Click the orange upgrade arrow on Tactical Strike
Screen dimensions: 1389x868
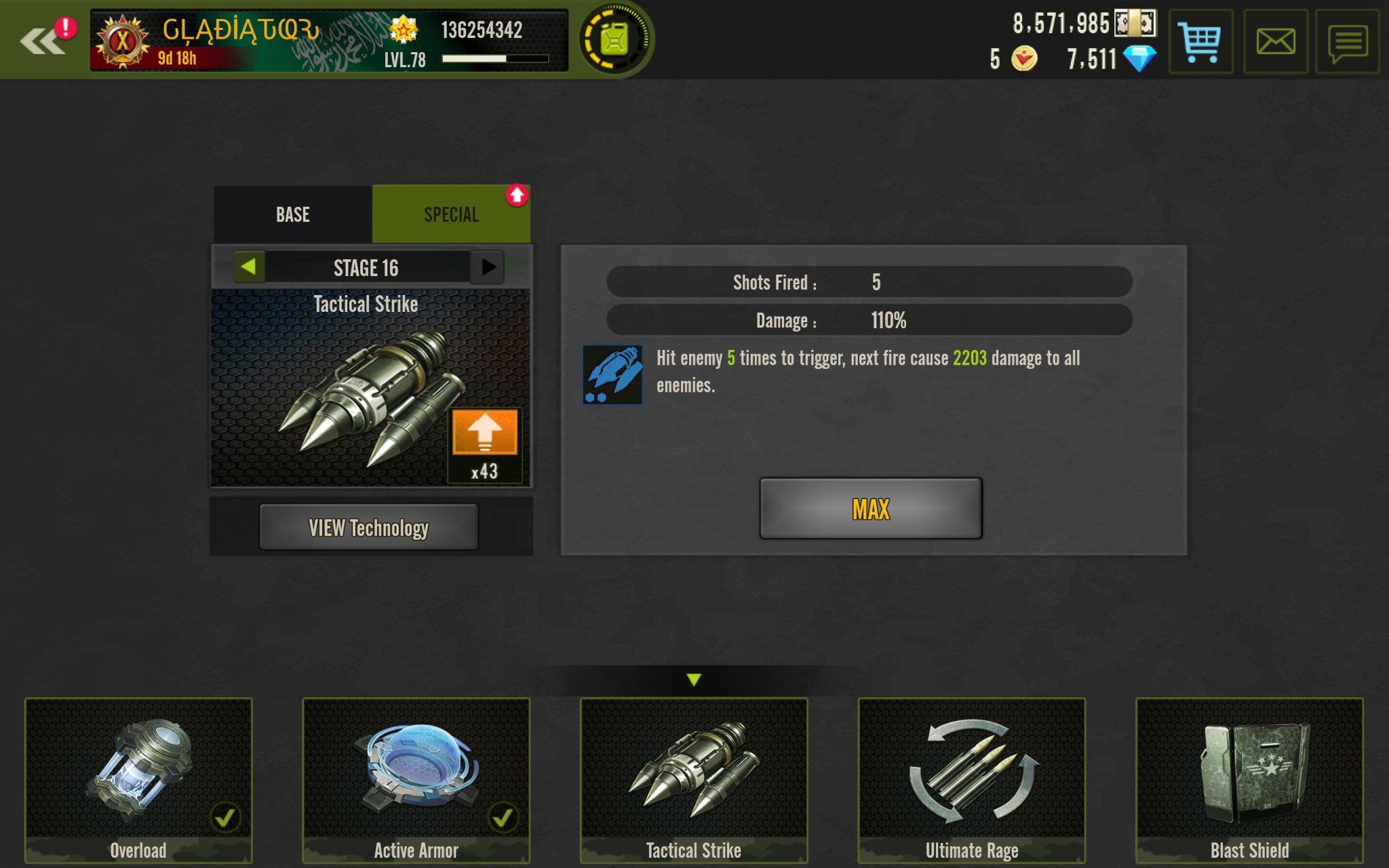(x=484, y=432)
